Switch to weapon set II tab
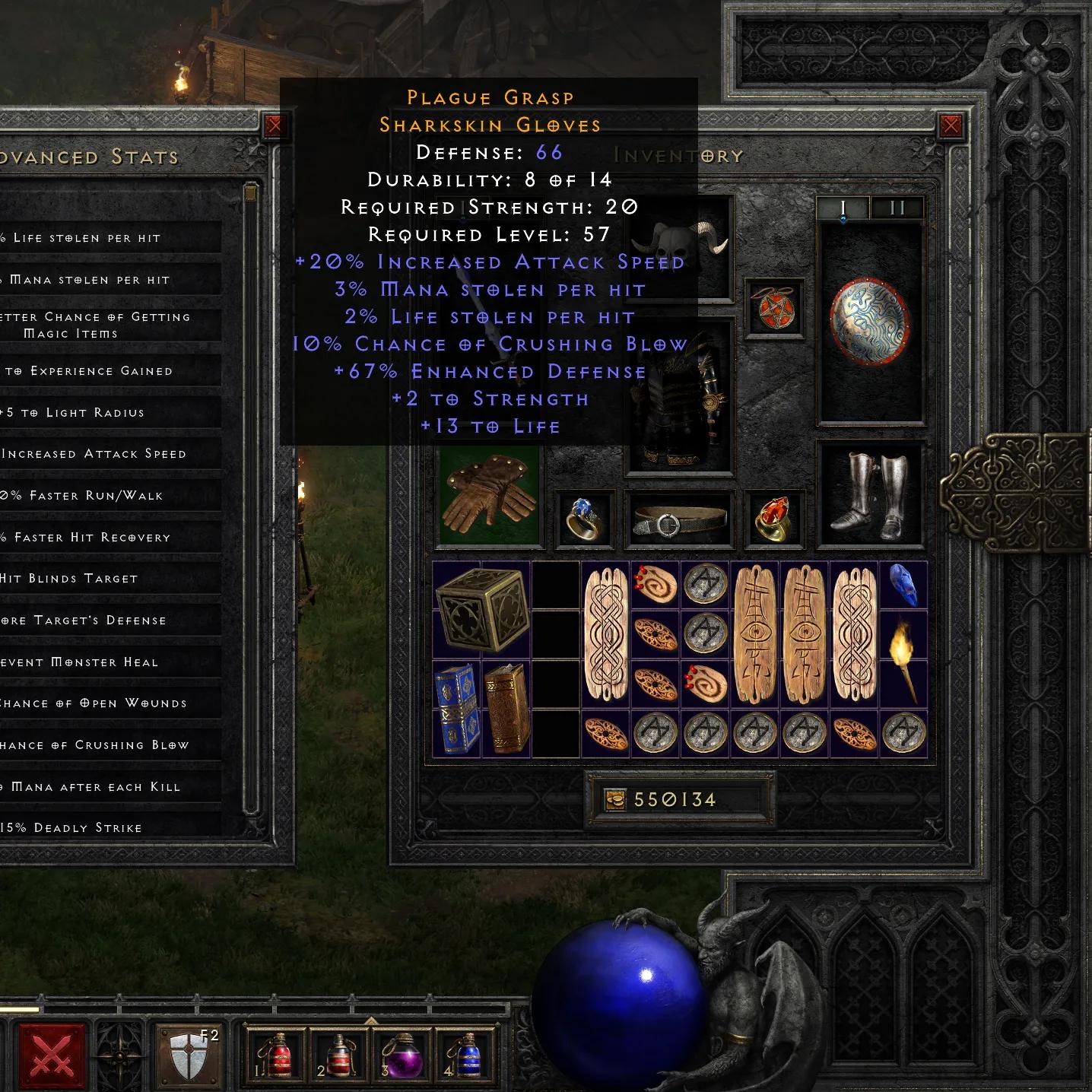Screen dimensions: 1092x1092 (897, 208)
